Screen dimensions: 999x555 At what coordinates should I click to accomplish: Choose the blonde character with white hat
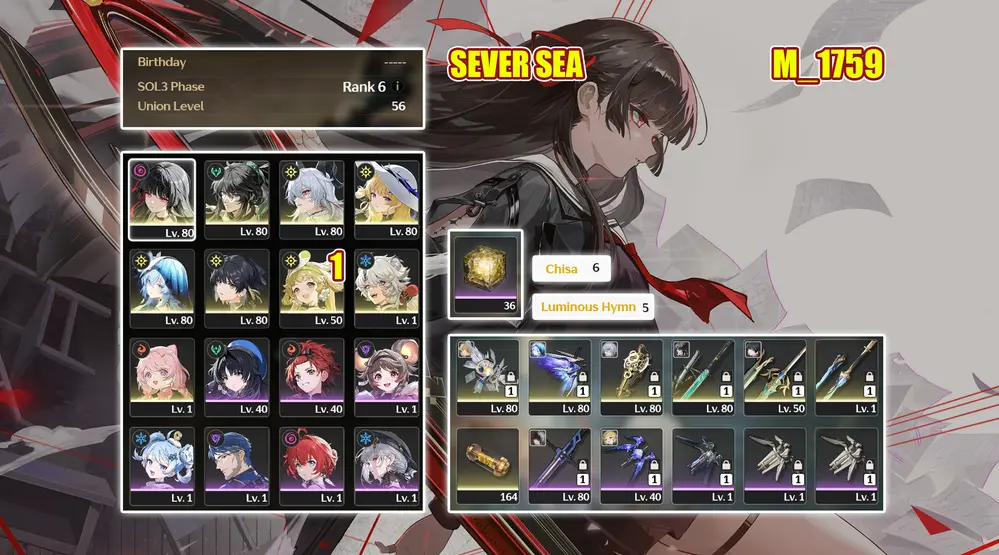click(x=387, y=199)
